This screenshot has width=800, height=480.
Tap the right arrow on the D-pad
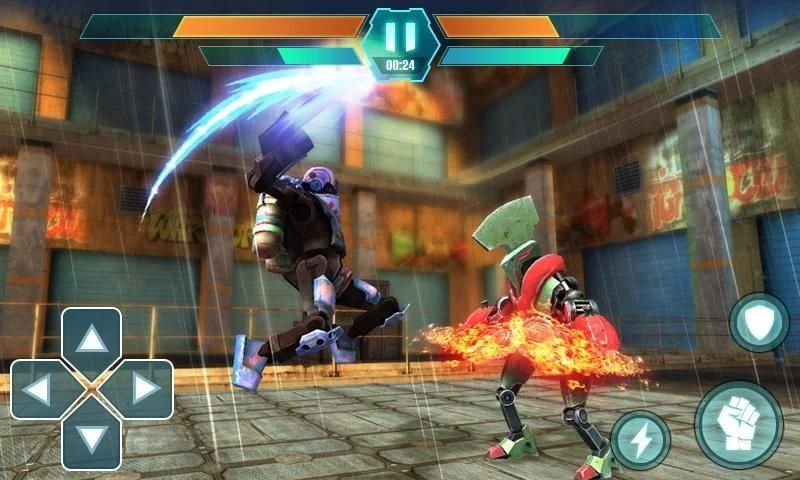click(144, 389)
